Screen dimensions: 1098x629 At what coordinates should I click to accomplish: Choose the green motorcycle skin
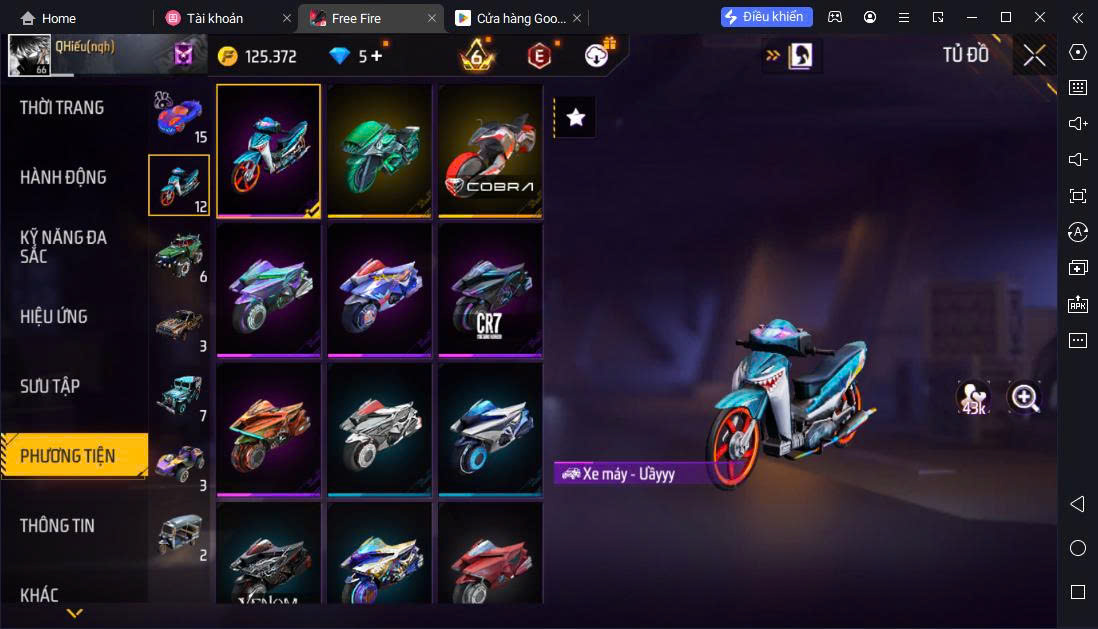(379, 150)
